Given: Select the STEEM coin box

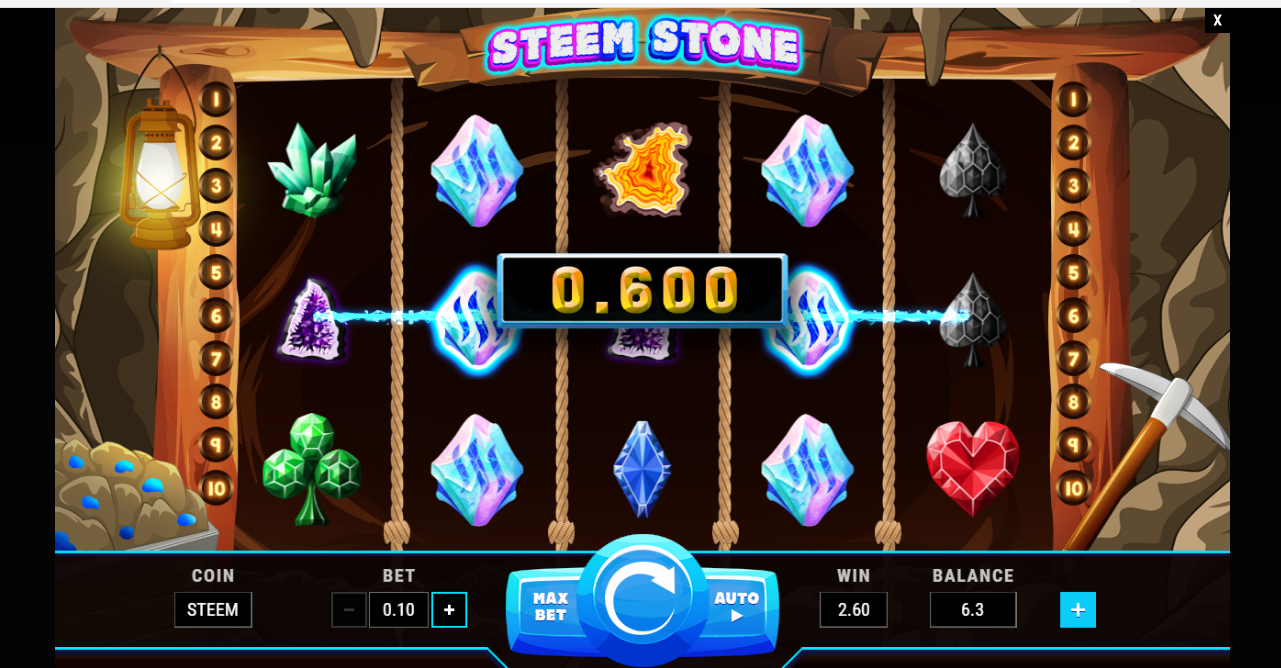Looking at the screenshot, I should pyautogui.click(x=213, y=610).
